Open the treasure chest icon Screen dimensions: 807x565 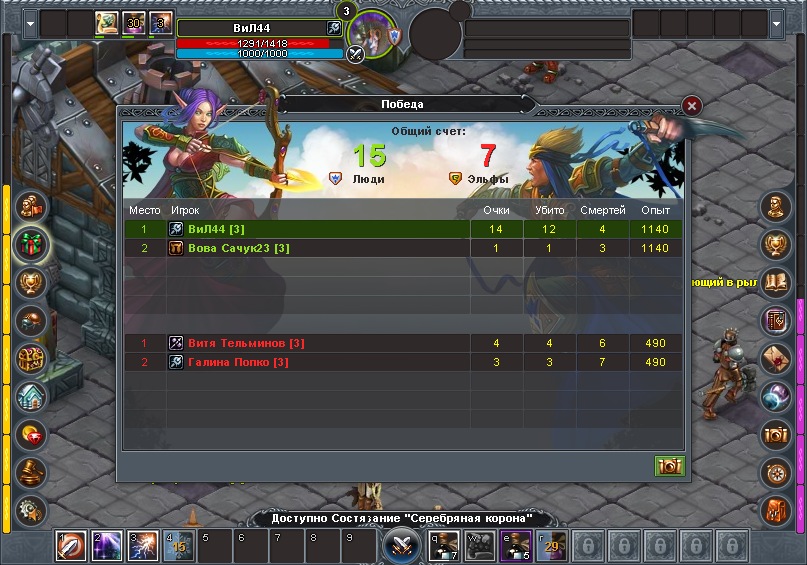tap(31, 358)
